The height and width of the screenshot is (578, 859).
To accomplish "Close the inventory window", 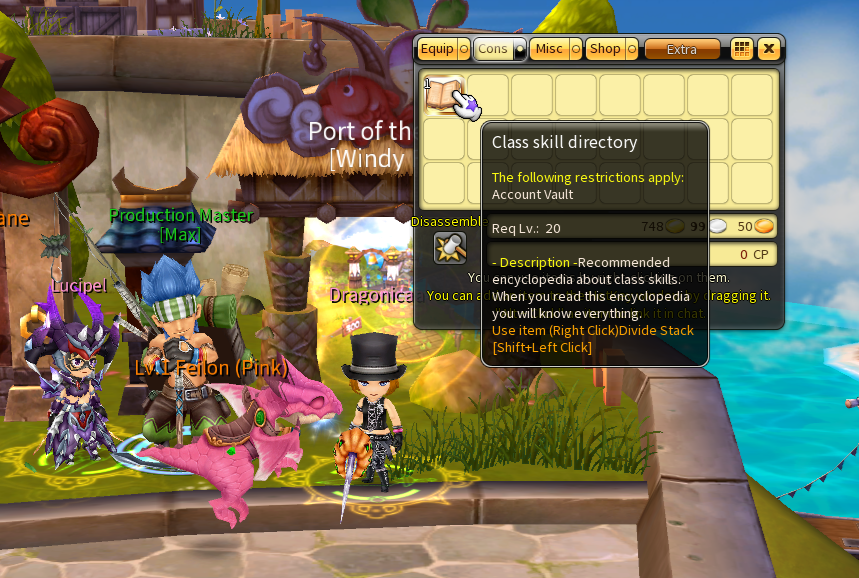I will (x=768, y=49).
